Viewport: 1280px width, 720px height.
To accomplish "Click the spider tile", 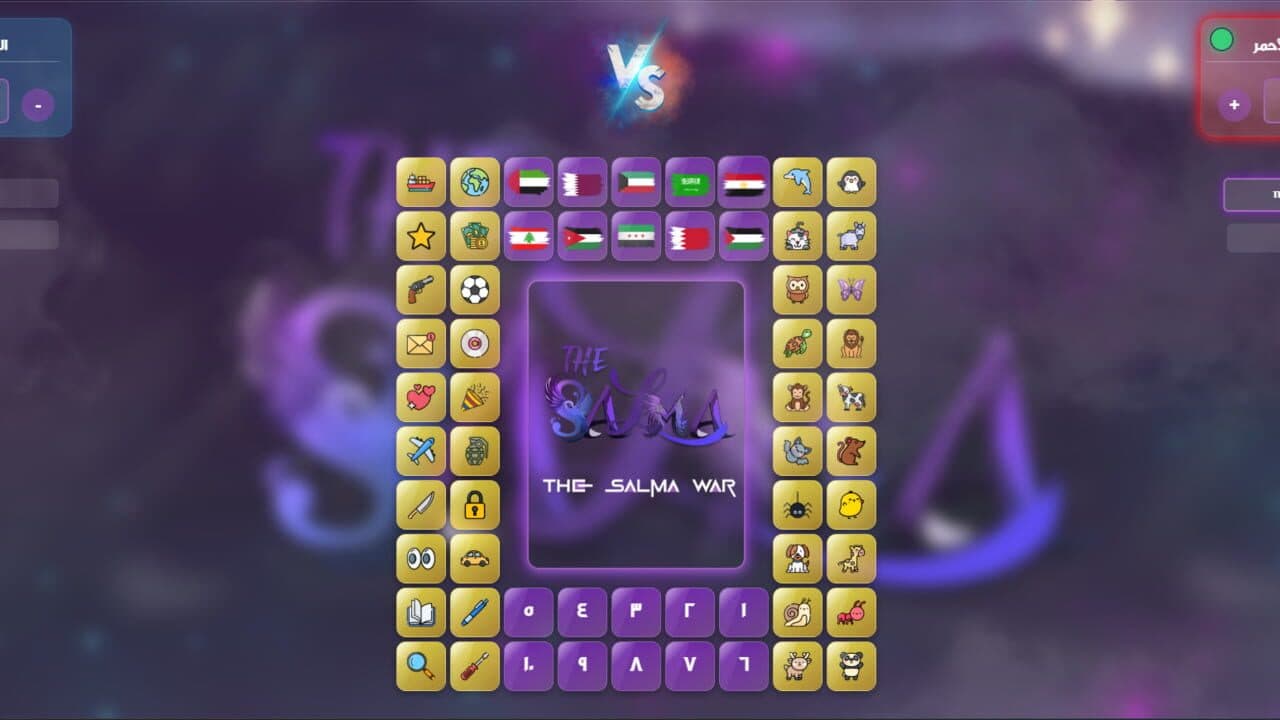I will point(798,504).
